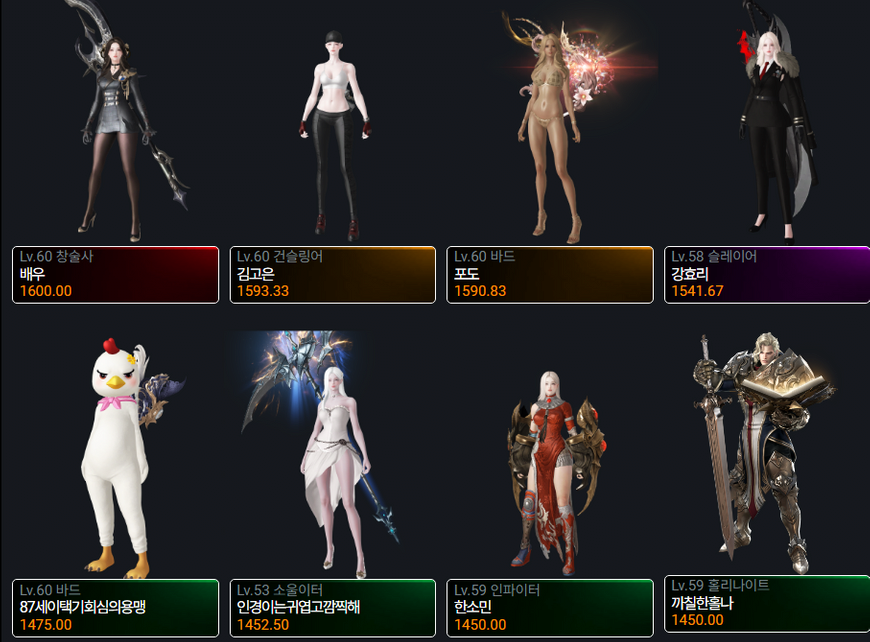Viewport: 870px width, 642px height.
Task: Select the 배우 character card
Action: point(115,274)
